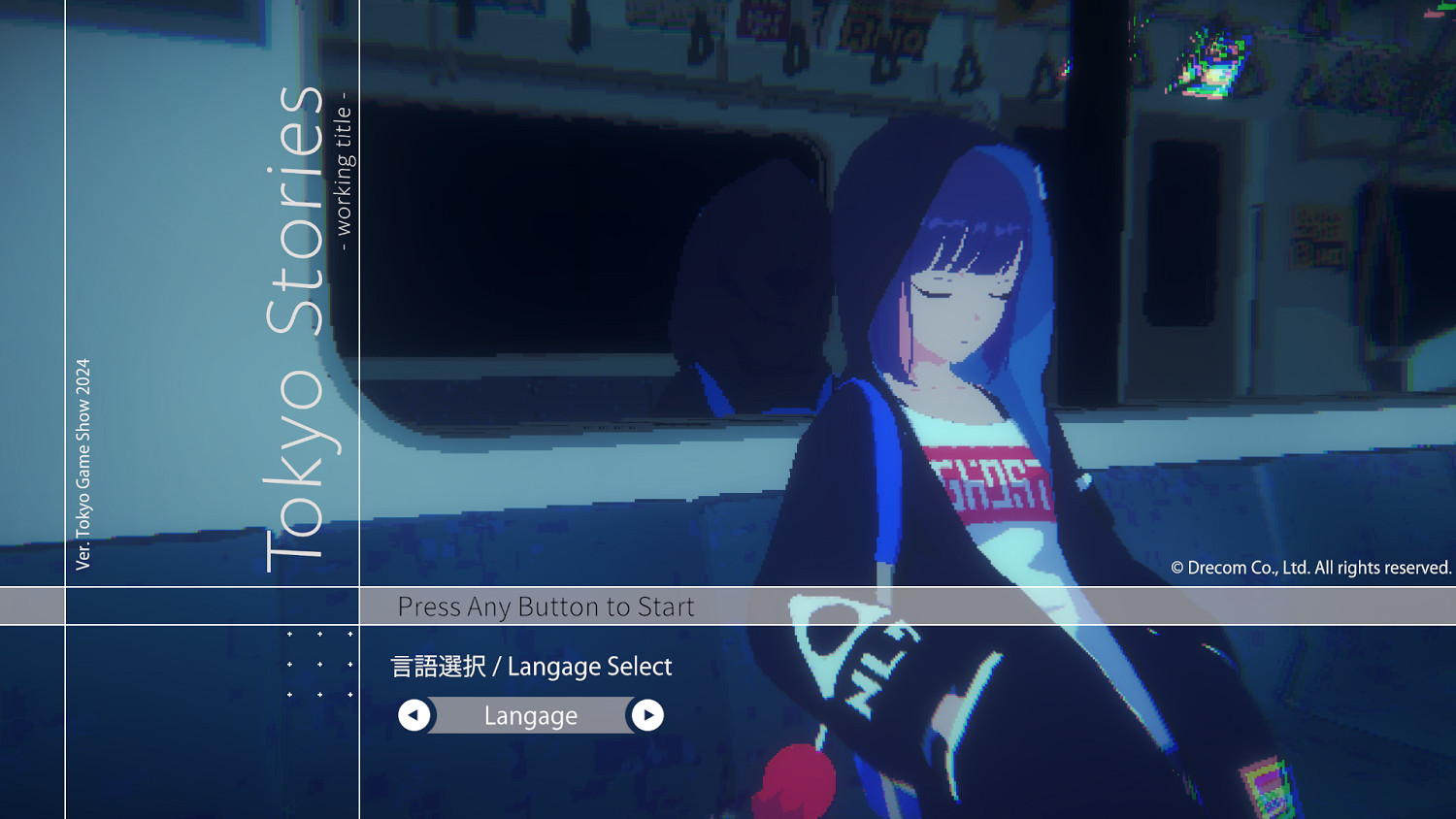Click the sleeping girl character artwork

(961, 388)
